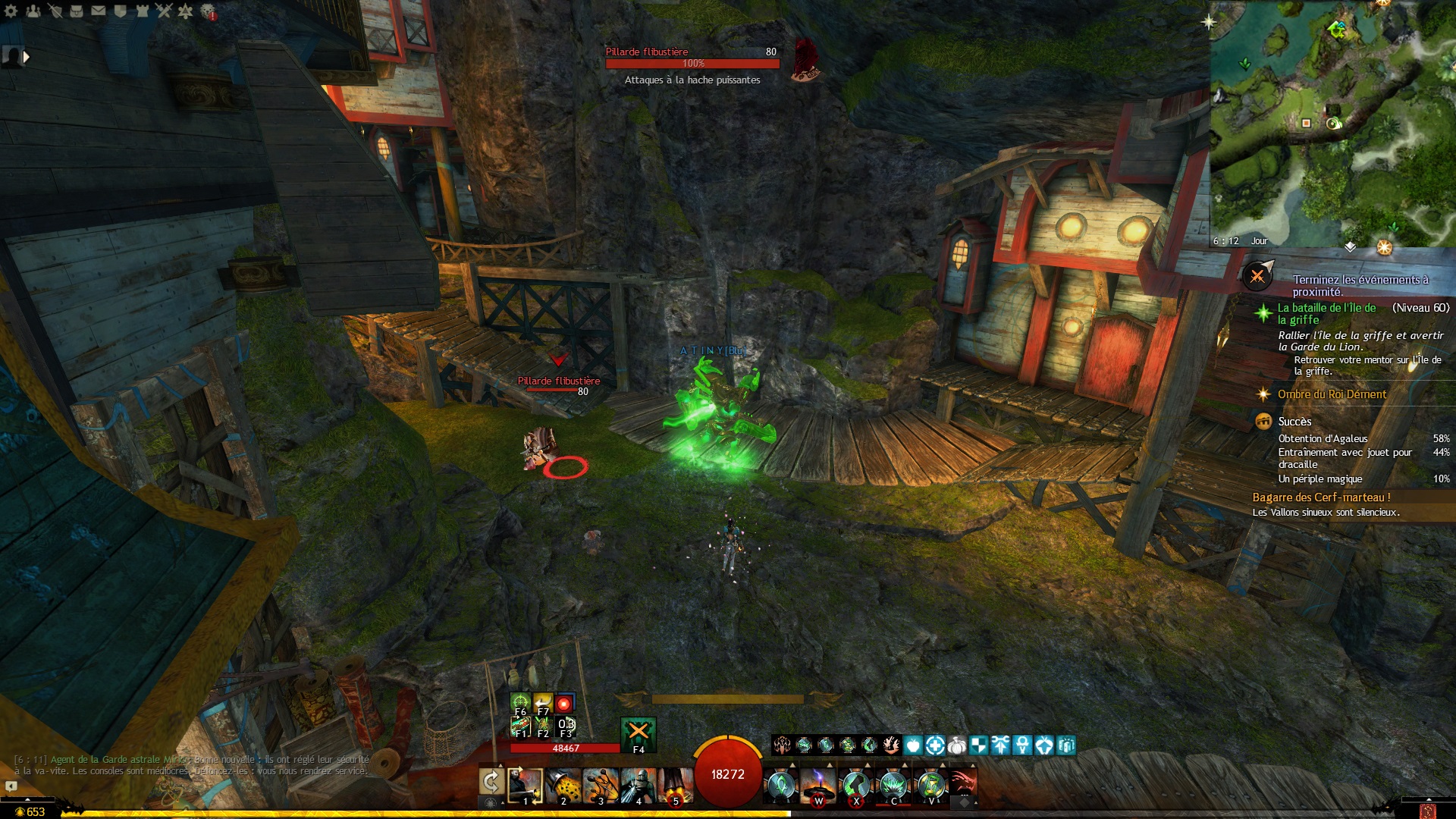Expand the party portrait arrow

pos(27,57)
